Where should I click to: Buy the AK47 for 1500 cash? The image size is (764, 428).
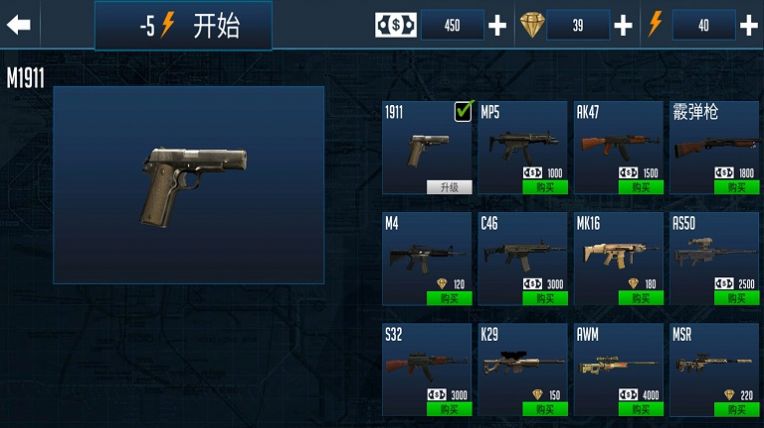coord(640,187)
